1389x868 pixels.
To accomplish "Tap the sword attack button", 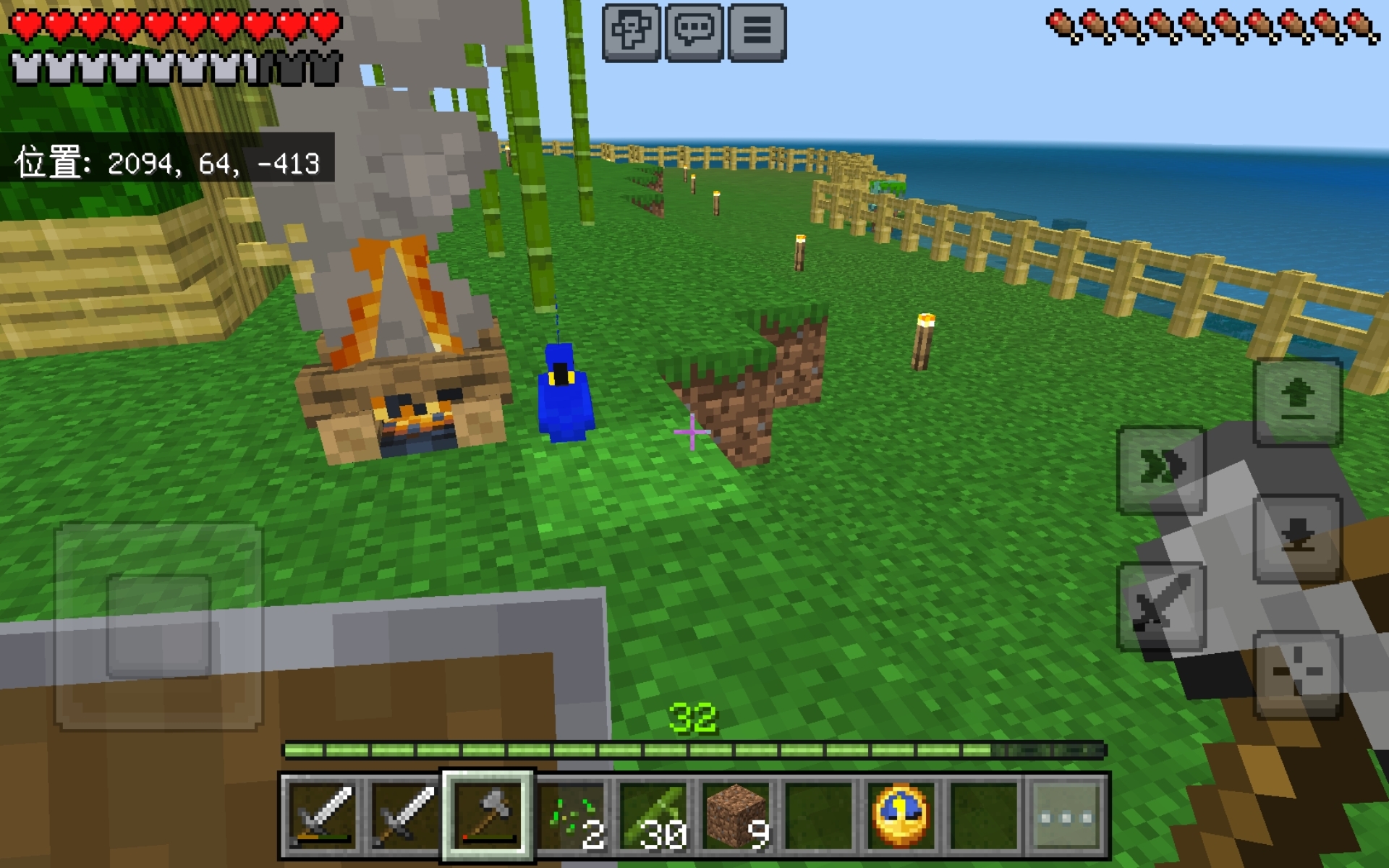I will (x=1161, y=606).
